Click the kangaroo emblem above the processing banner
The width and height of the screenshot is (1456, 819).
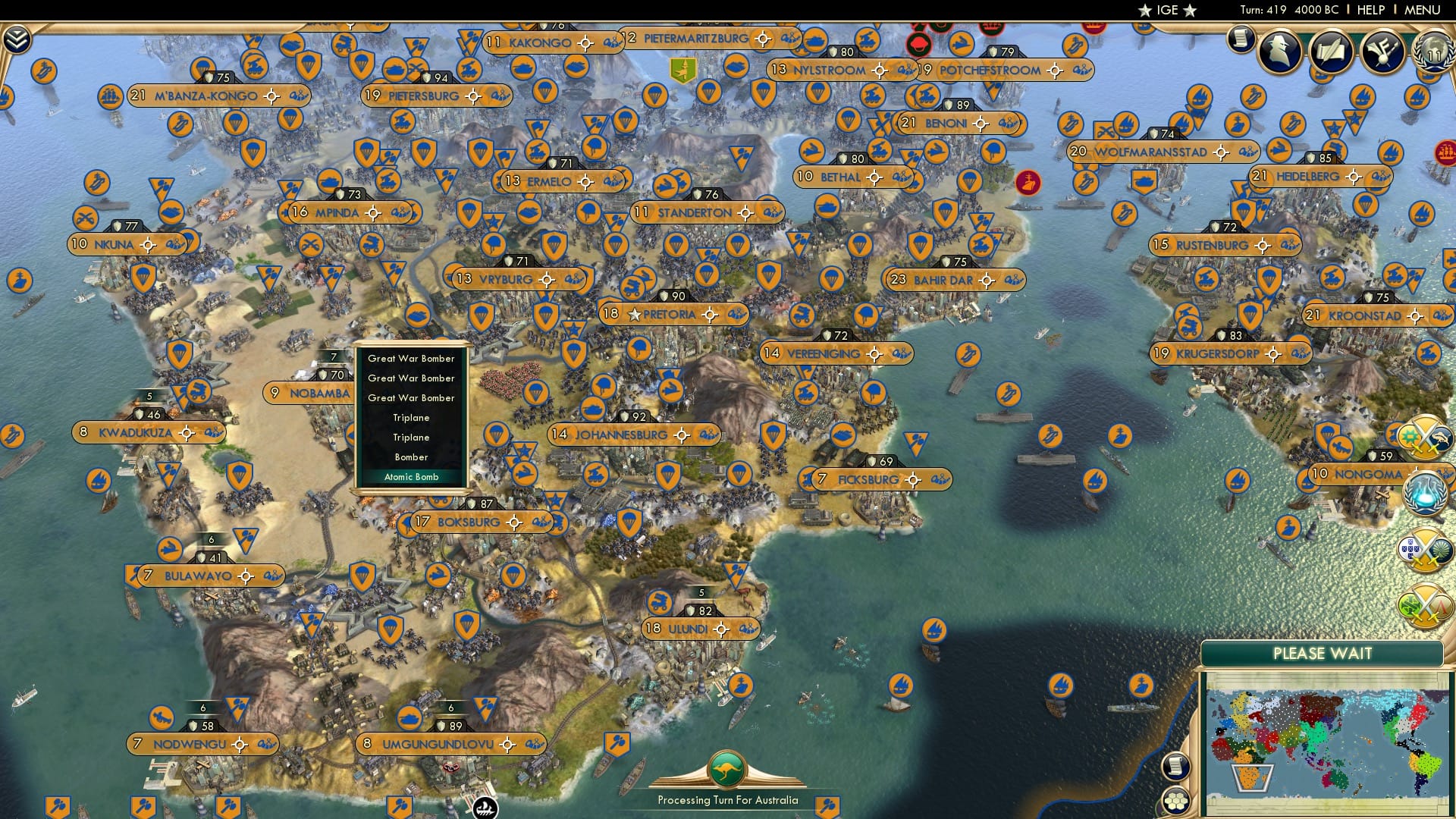click(x=729, y=769)
